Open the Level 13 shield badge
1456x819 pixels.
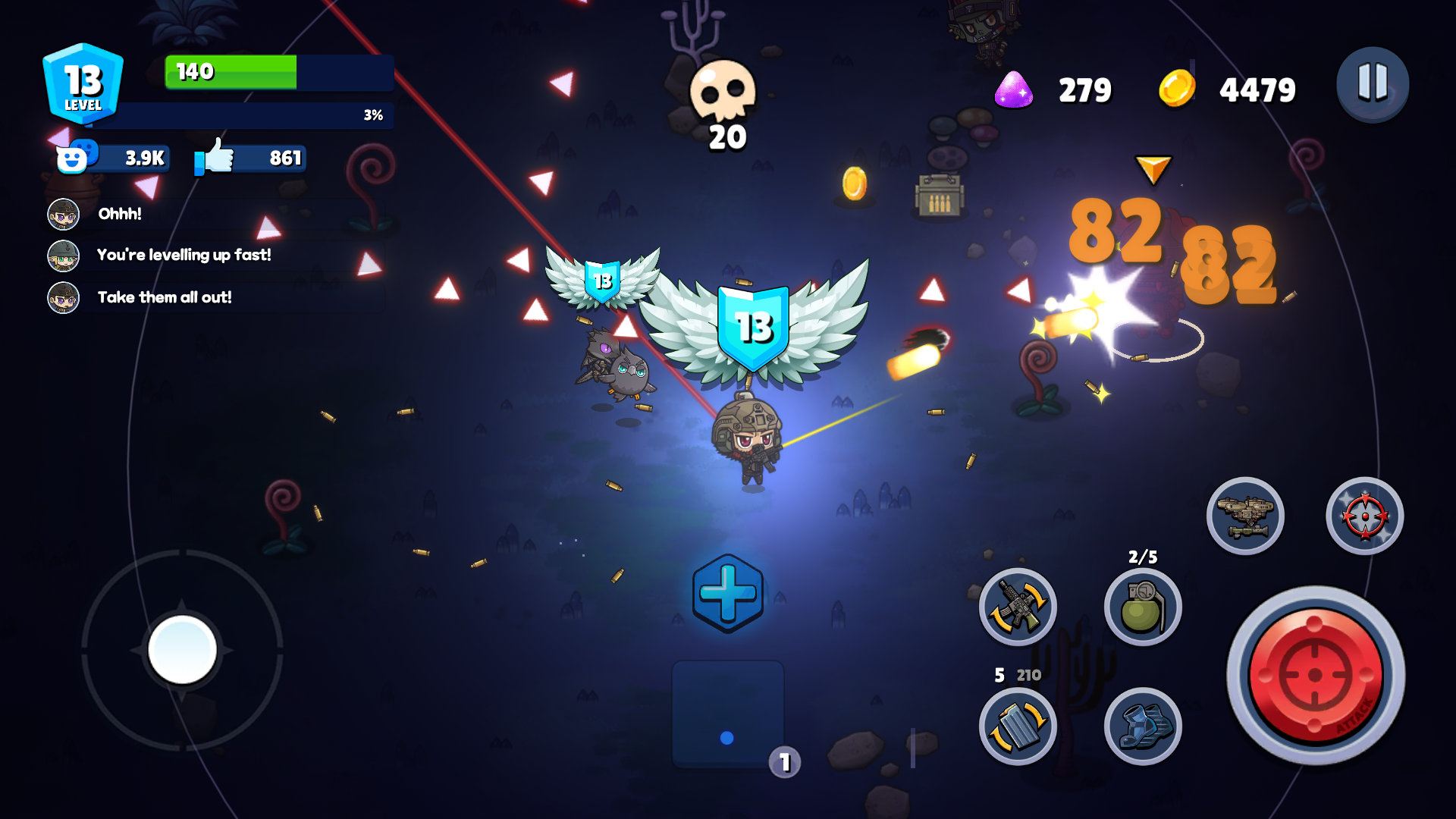[x=82, y=83]
